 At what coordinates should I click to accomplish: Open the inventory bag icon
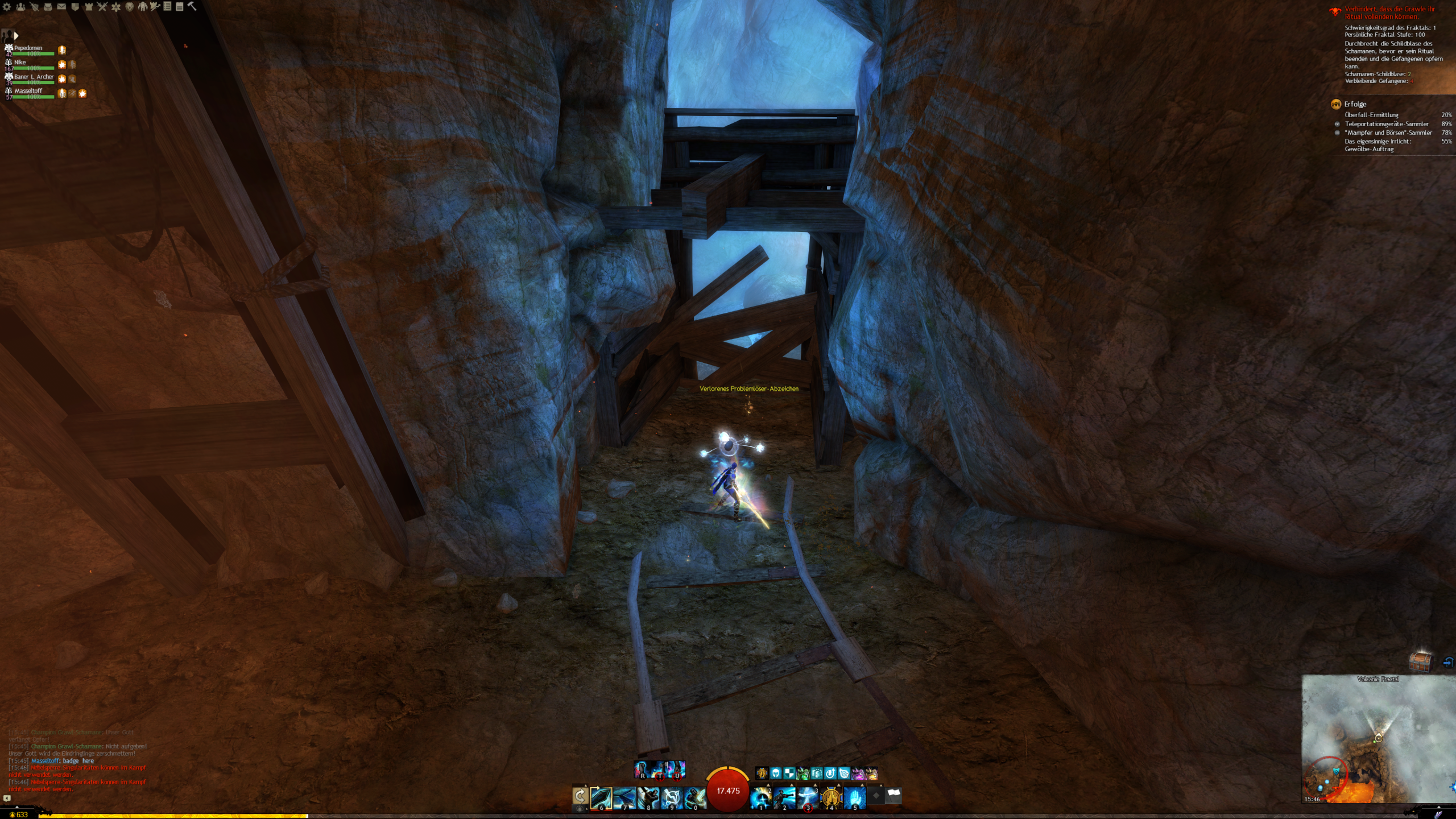[48, 7]
